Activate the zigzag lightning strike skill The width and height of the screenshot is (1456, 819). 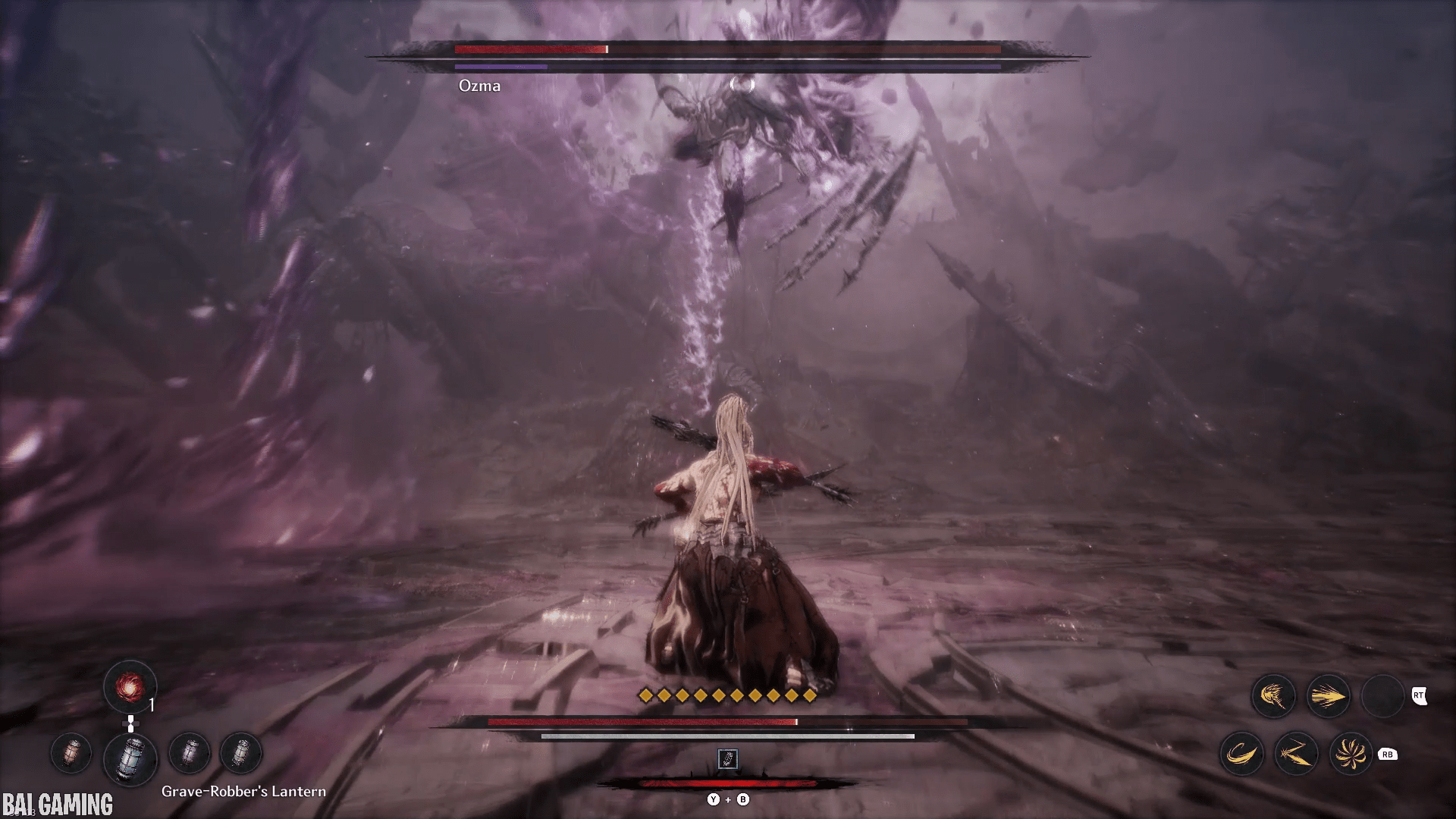1296,754
